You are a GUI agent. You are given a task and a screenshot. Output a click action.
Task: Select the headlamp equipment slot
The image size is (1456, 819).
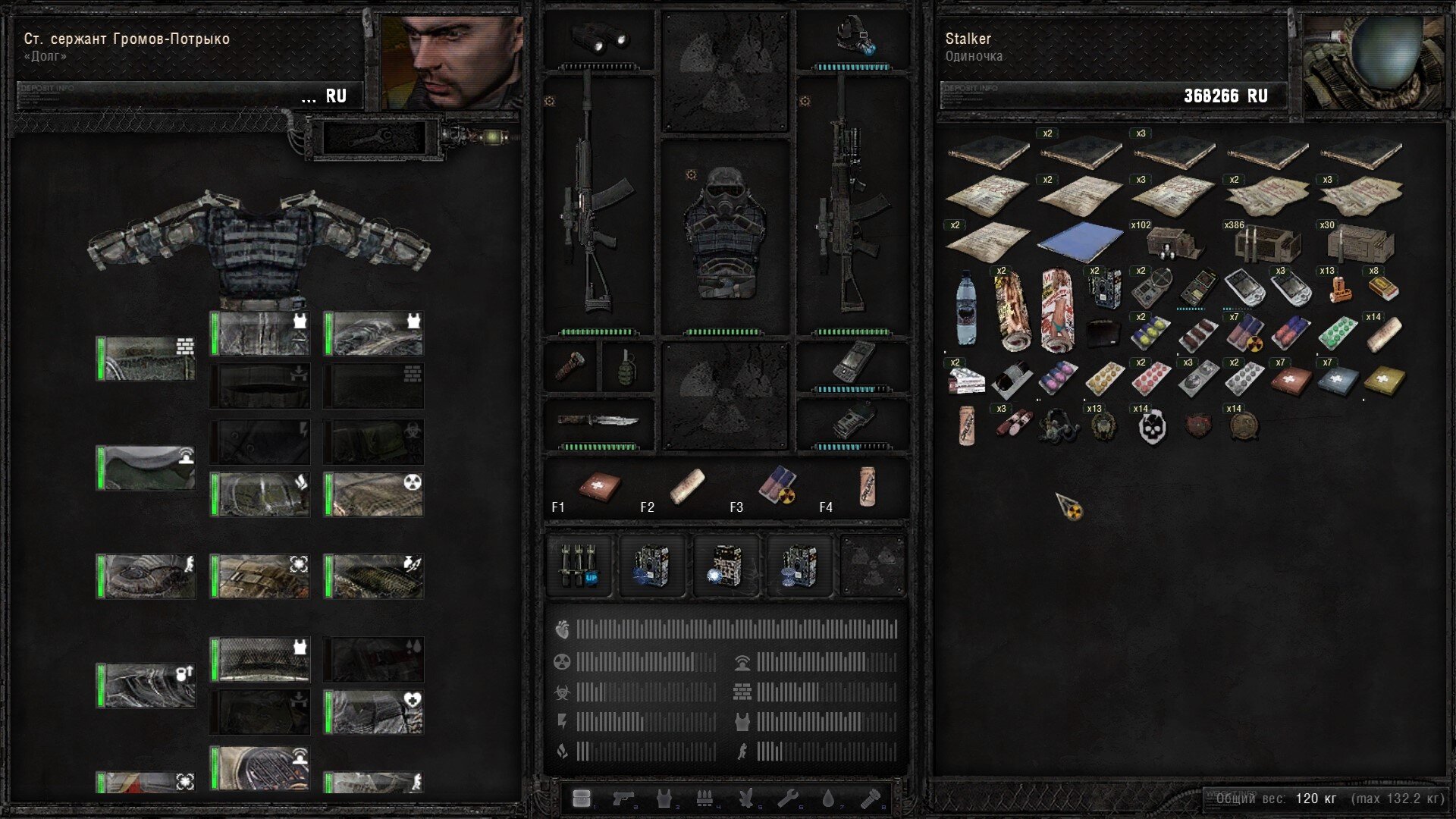[x=853, y=38]
